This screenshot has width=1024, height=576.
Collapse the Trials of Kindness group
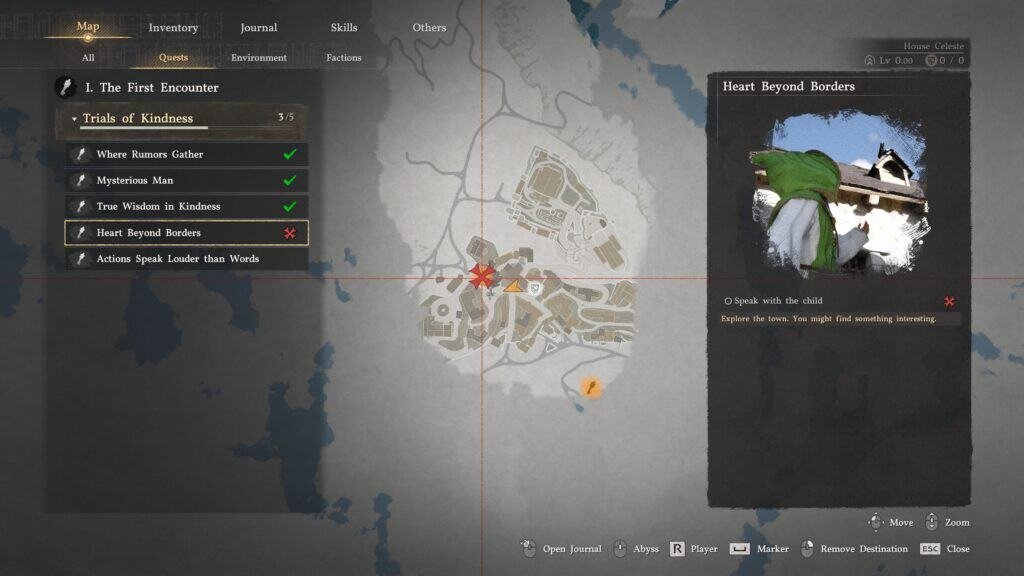point(74,119)
